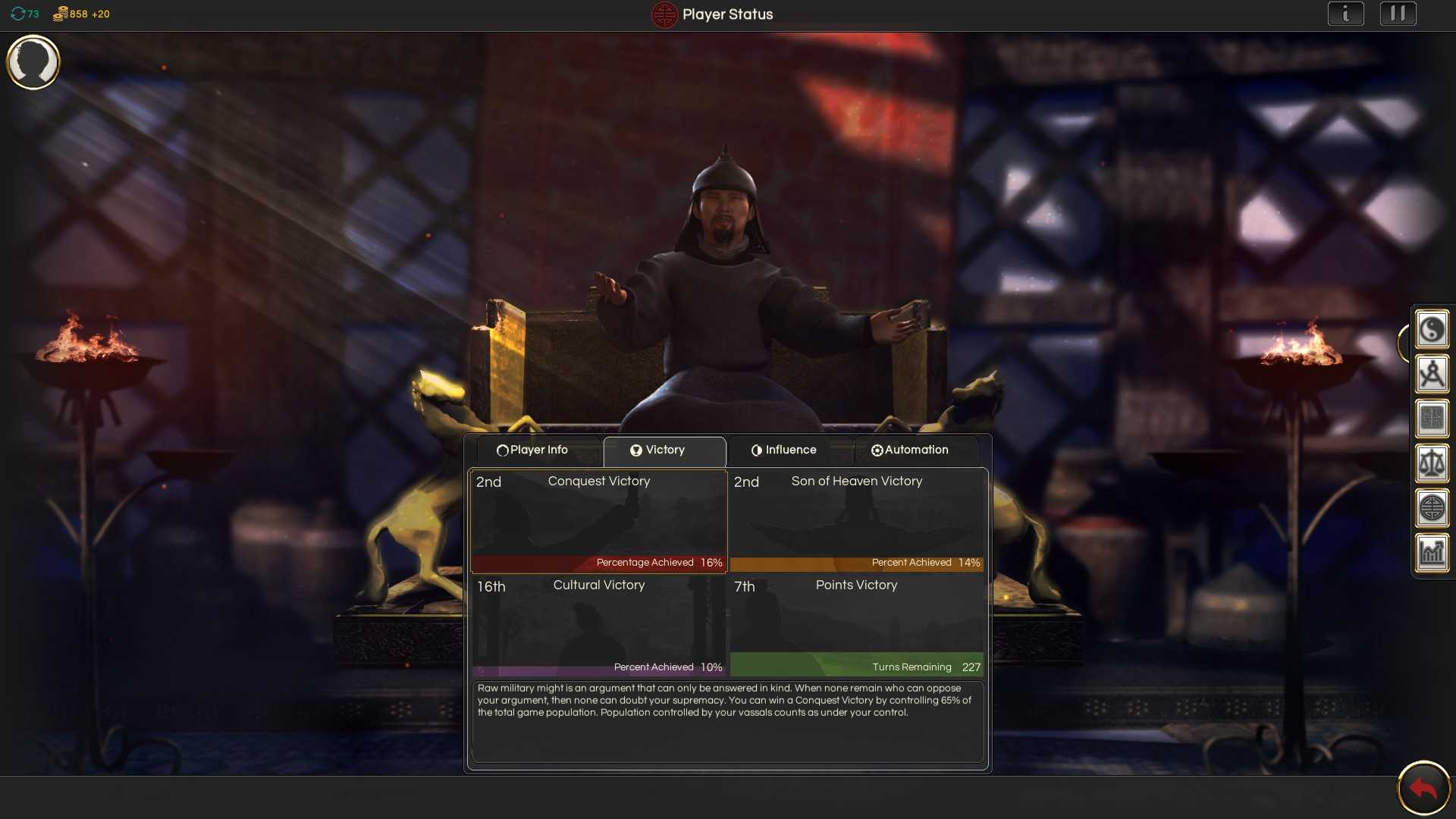Pause the game with the pause button

tap(1398, 13)
